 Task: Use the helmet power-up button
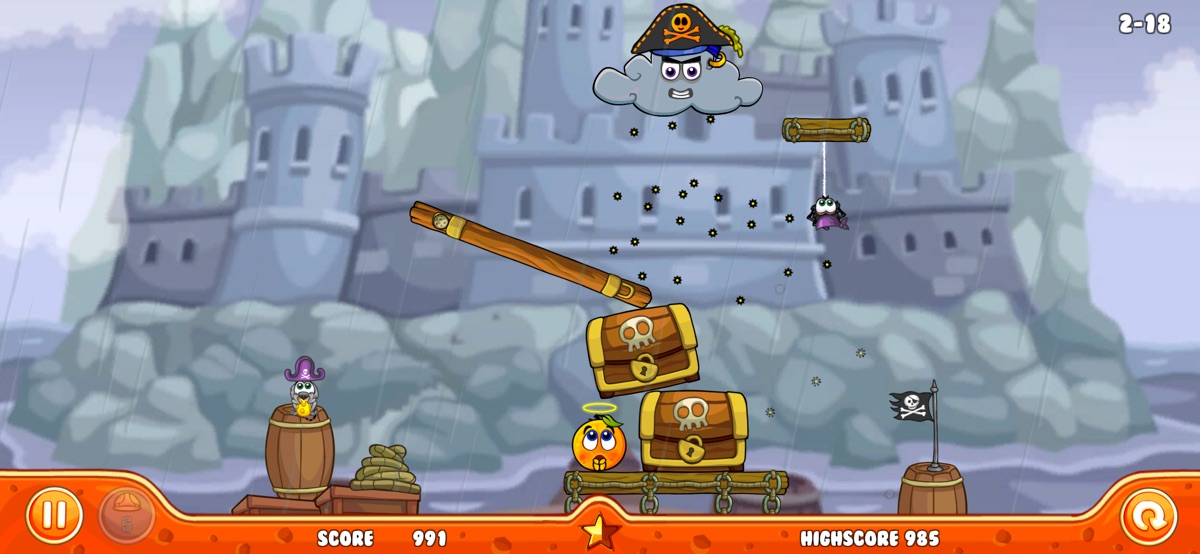click(127, 515)
